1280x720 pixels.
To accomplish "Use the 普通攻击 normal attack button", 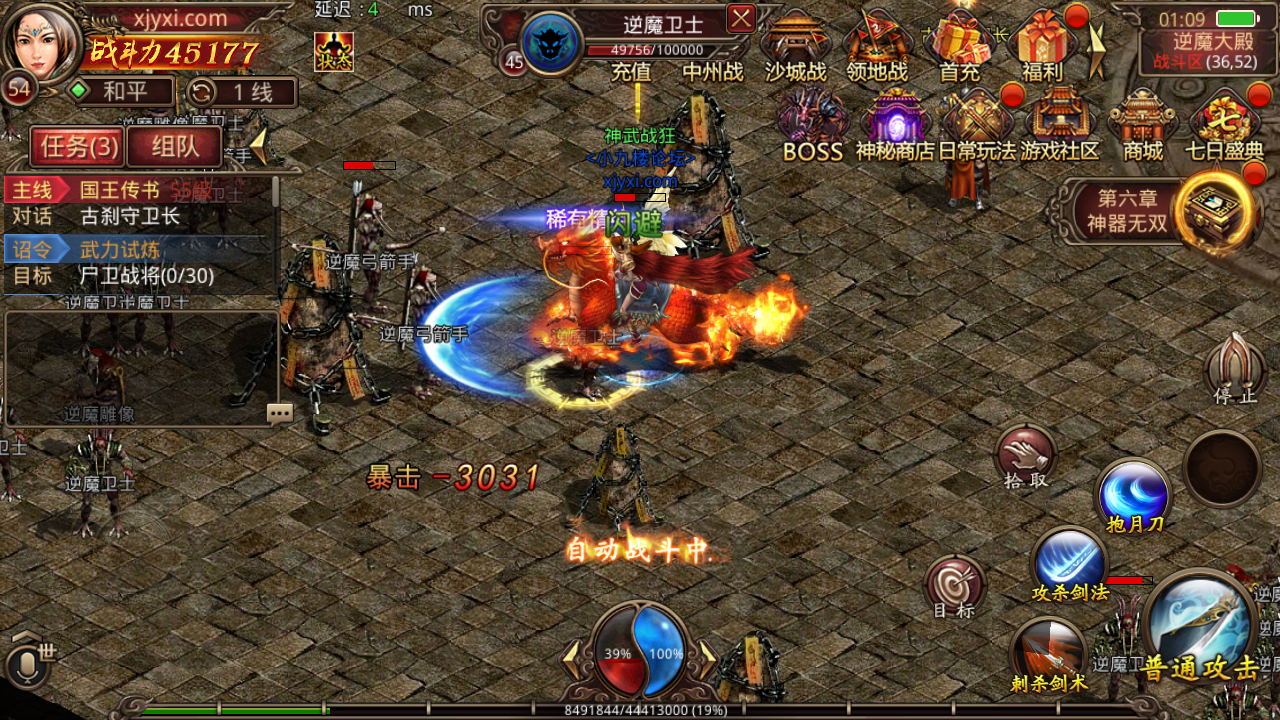I will [x=1199, y=626].
